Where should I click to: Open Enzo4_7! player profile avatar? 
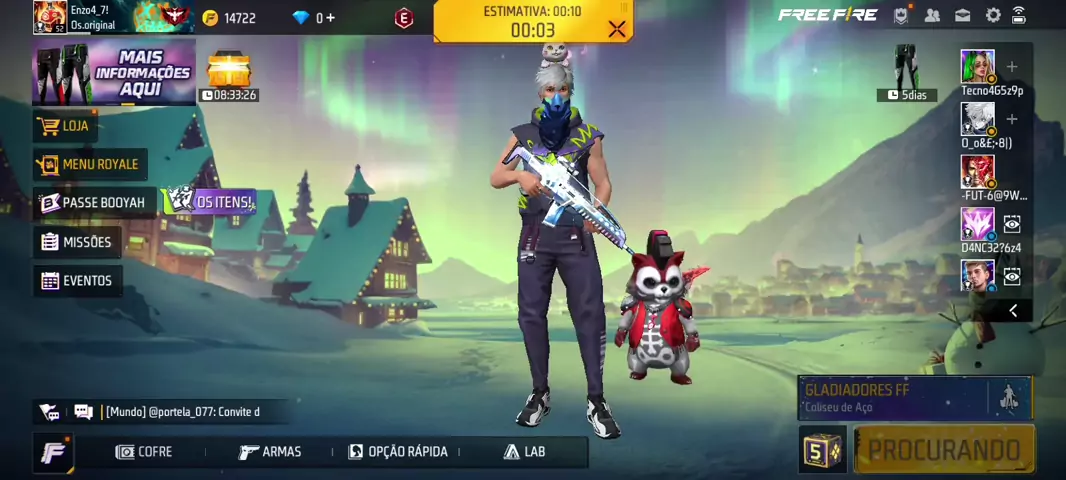click(x=49, y=17)
